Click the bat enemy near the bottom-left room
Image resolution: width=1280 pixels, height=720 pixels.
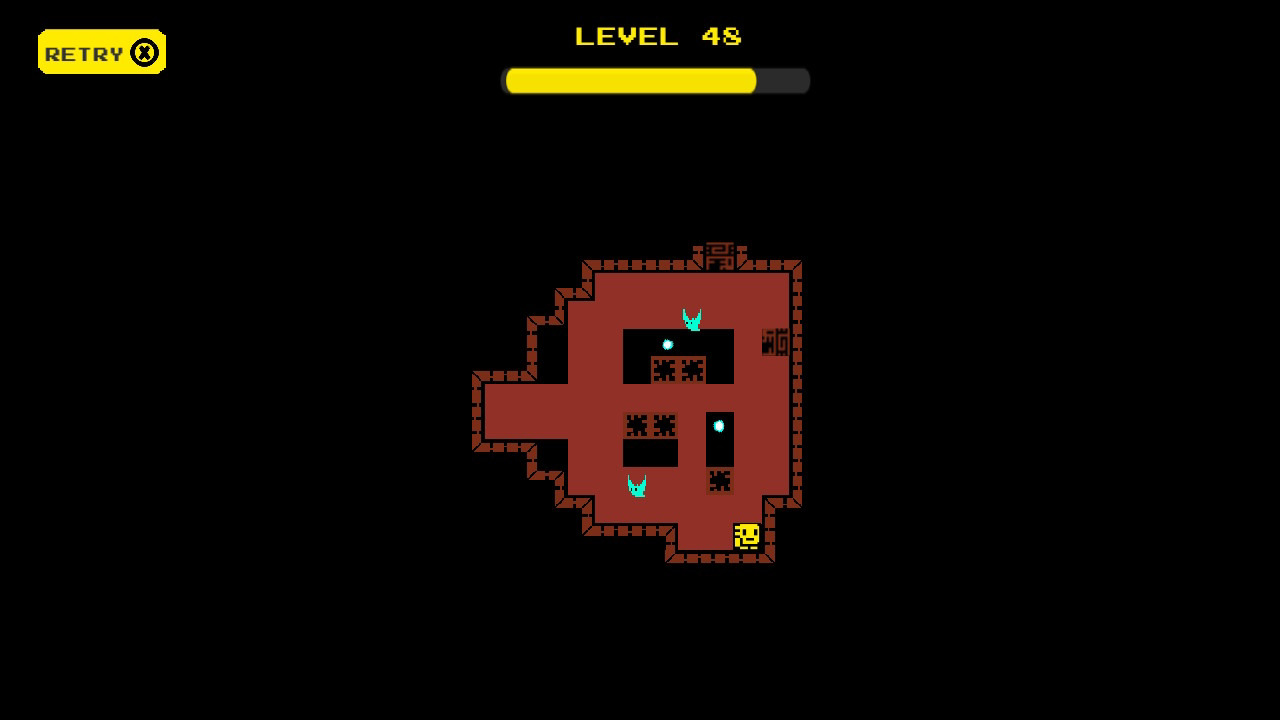point(637,484)
